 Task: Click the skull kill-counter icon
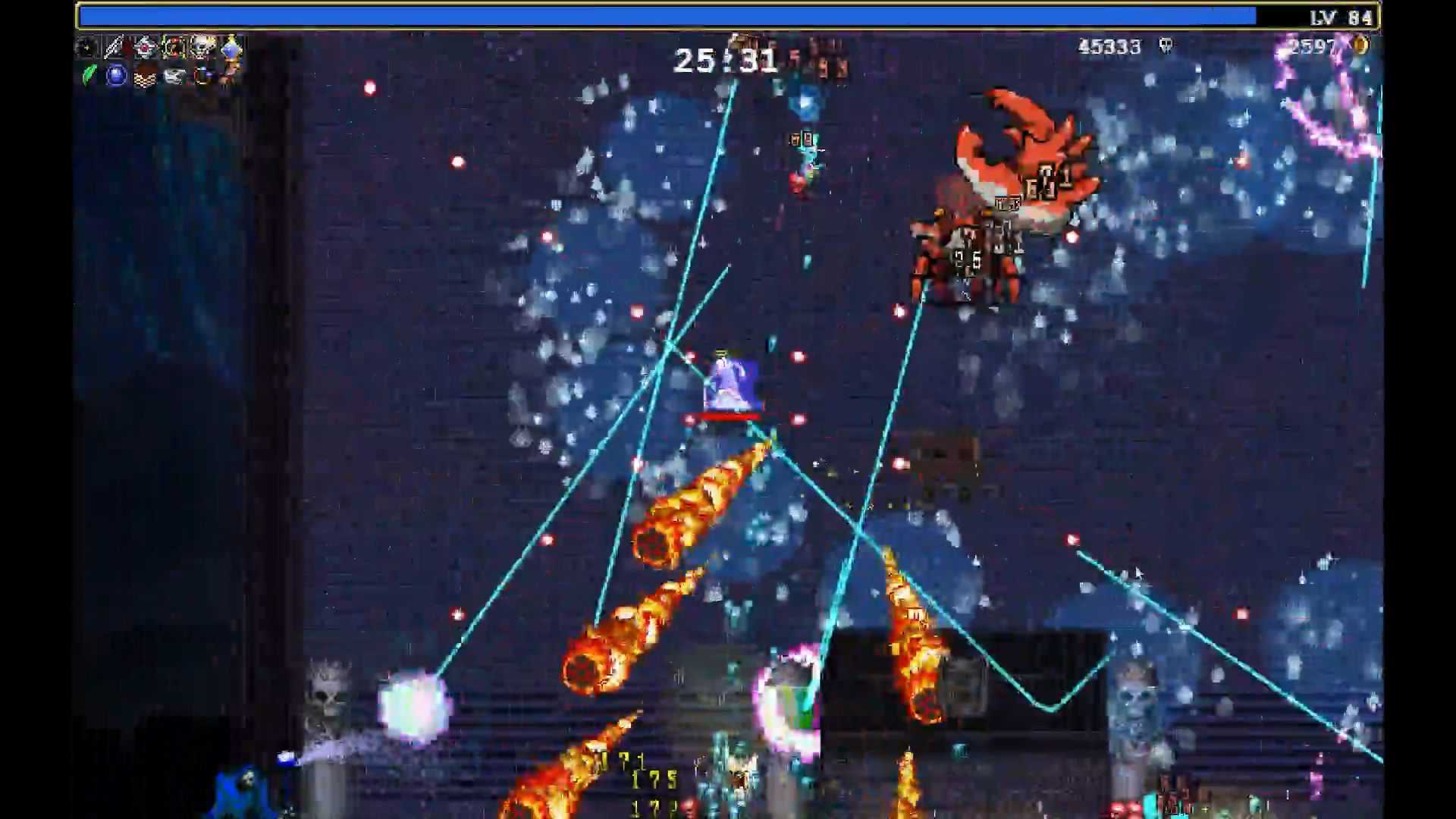[x=1165, y=47]
